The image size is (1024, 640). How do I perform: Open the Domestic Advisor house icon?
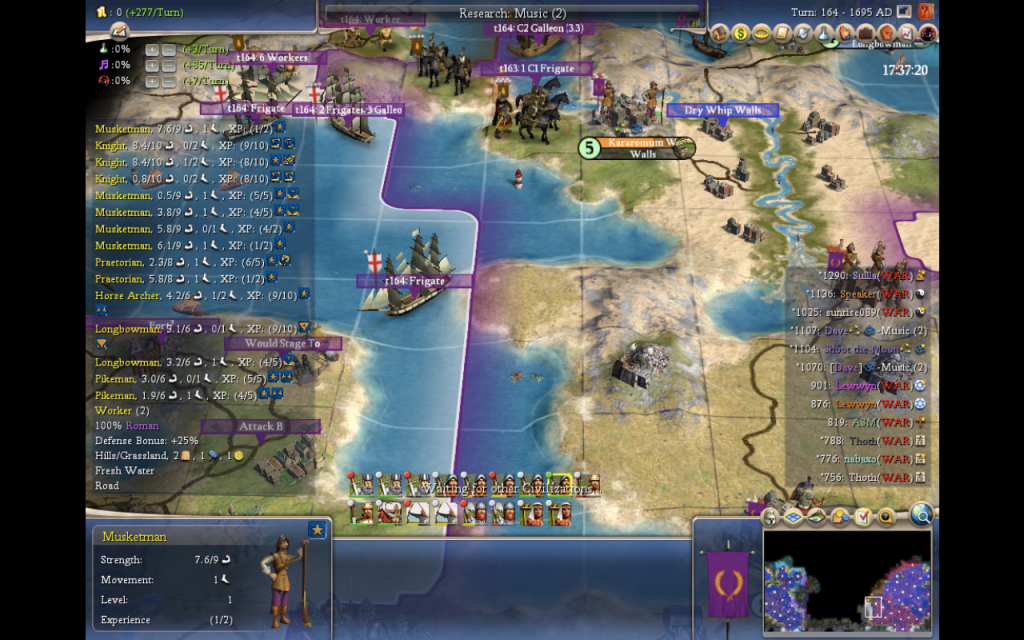point(720,33)
